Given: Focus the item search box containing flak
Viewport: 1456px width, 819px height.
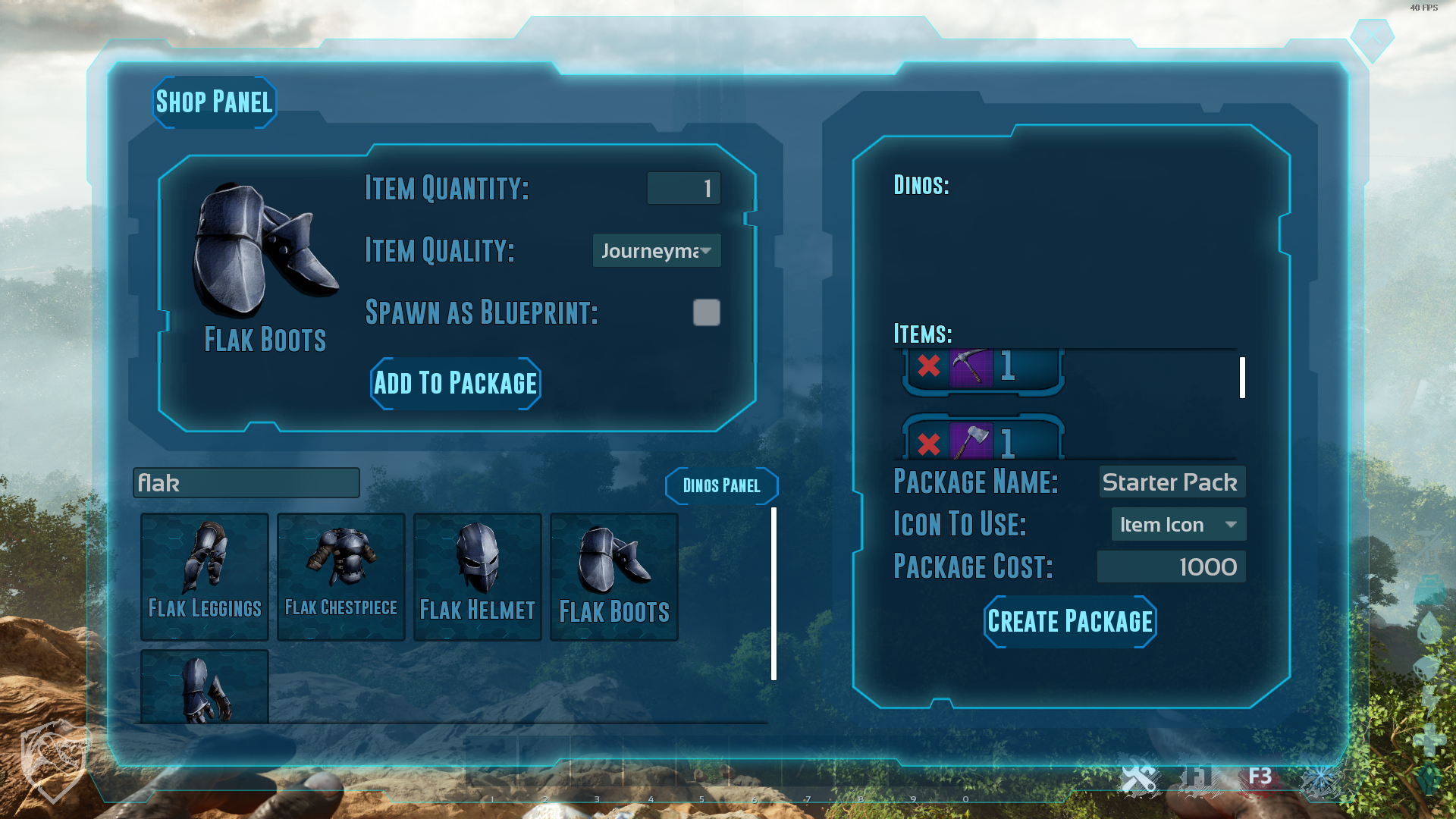Looking at the screenshot, I should [246, 483].
